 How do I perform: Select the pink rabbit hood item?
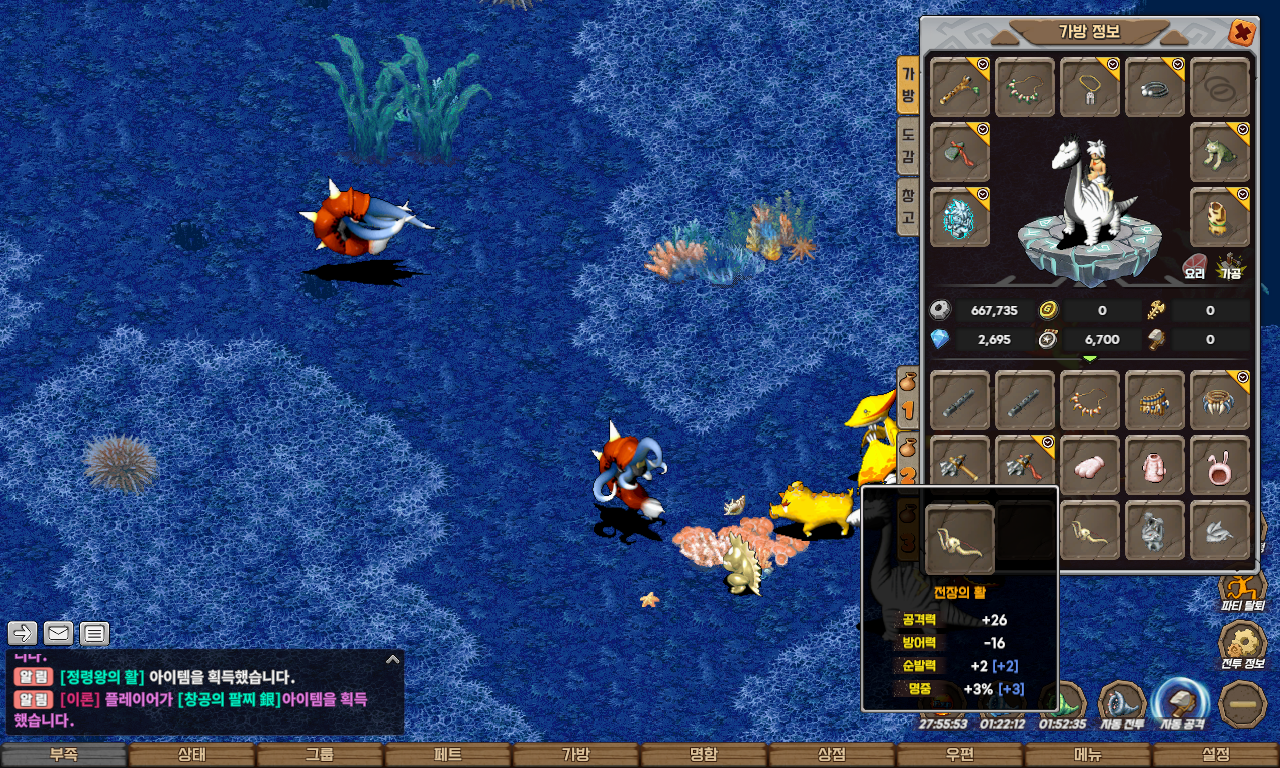pyautogui.click(x=1220, y=465)
